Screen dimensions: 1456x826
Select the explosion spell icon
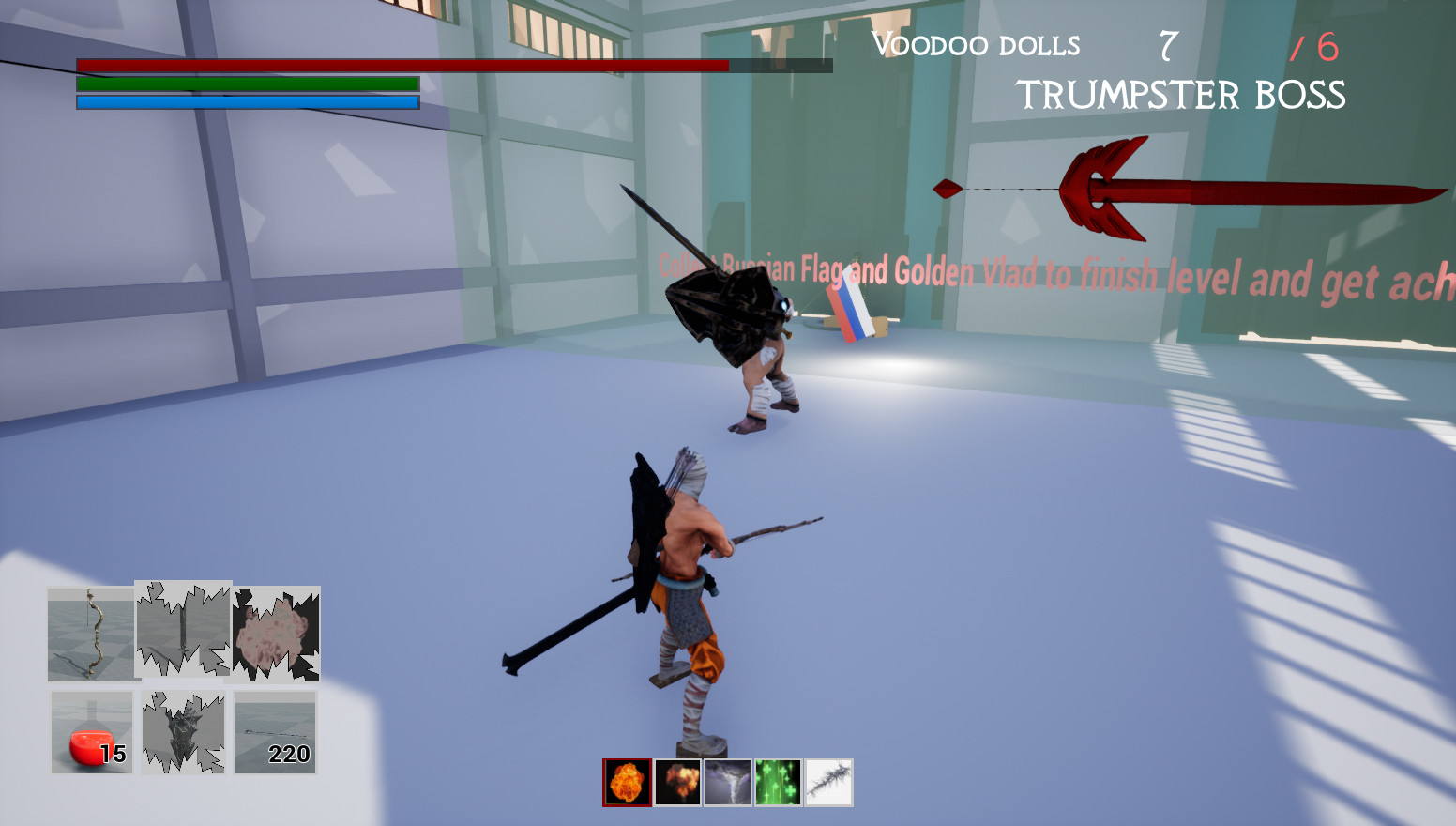pos(677,780)
